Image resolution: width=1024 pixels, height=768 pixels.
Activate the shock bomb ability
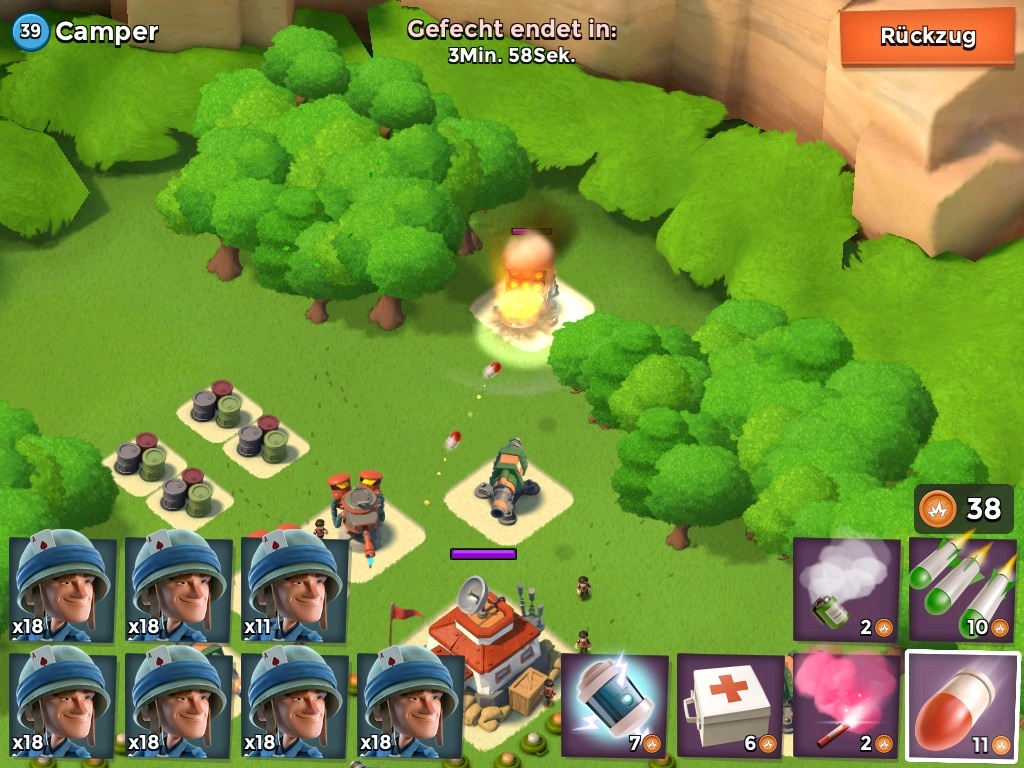point(614,705)
